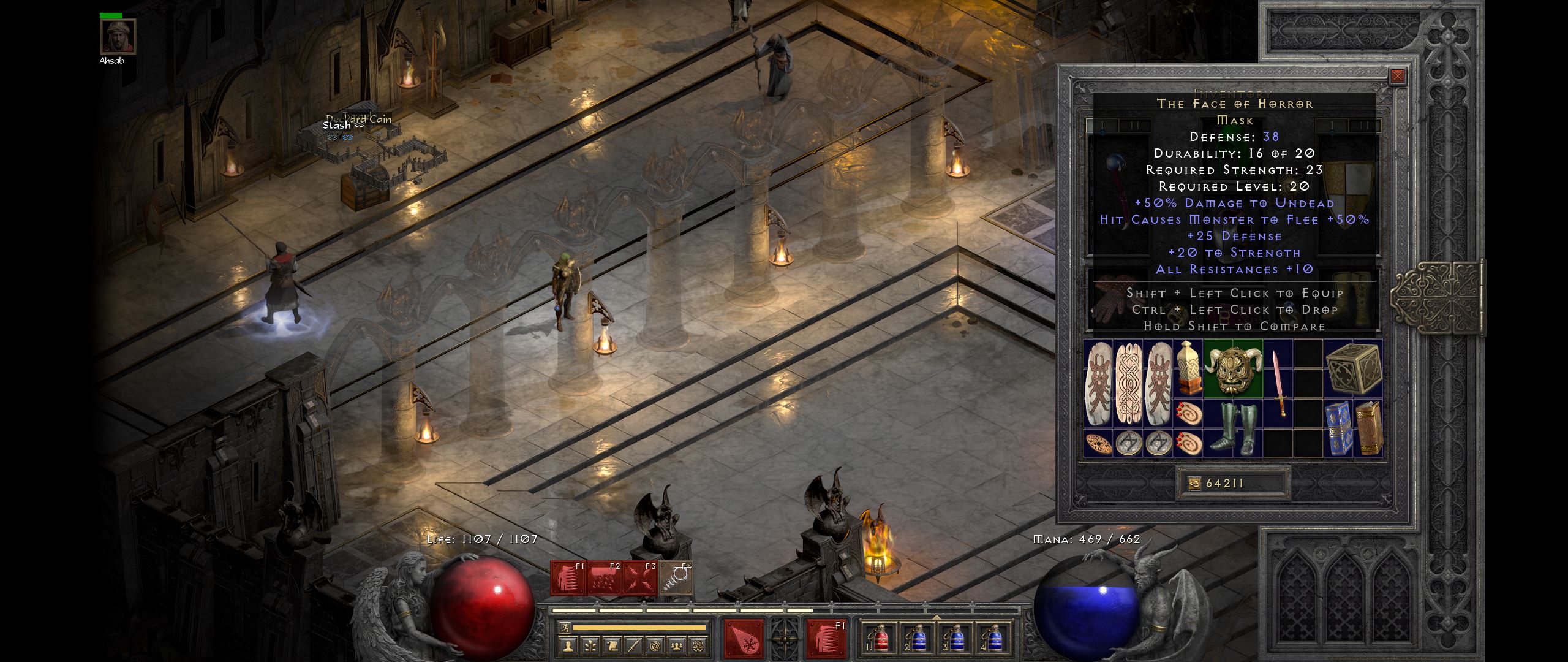The image size is (1568, 662).
Task: Close the inventory panel
Action: coord(1397,76)
